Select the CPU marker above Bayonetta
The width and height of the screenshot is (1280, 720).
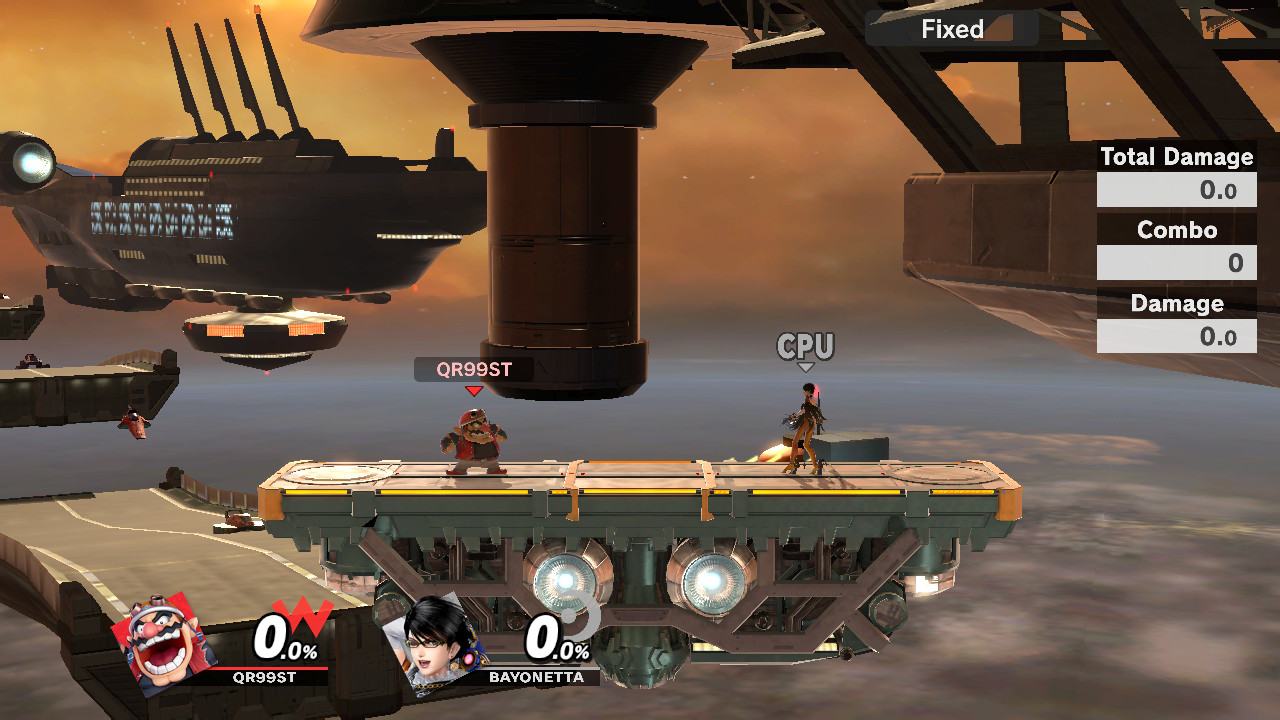(805, 347)
